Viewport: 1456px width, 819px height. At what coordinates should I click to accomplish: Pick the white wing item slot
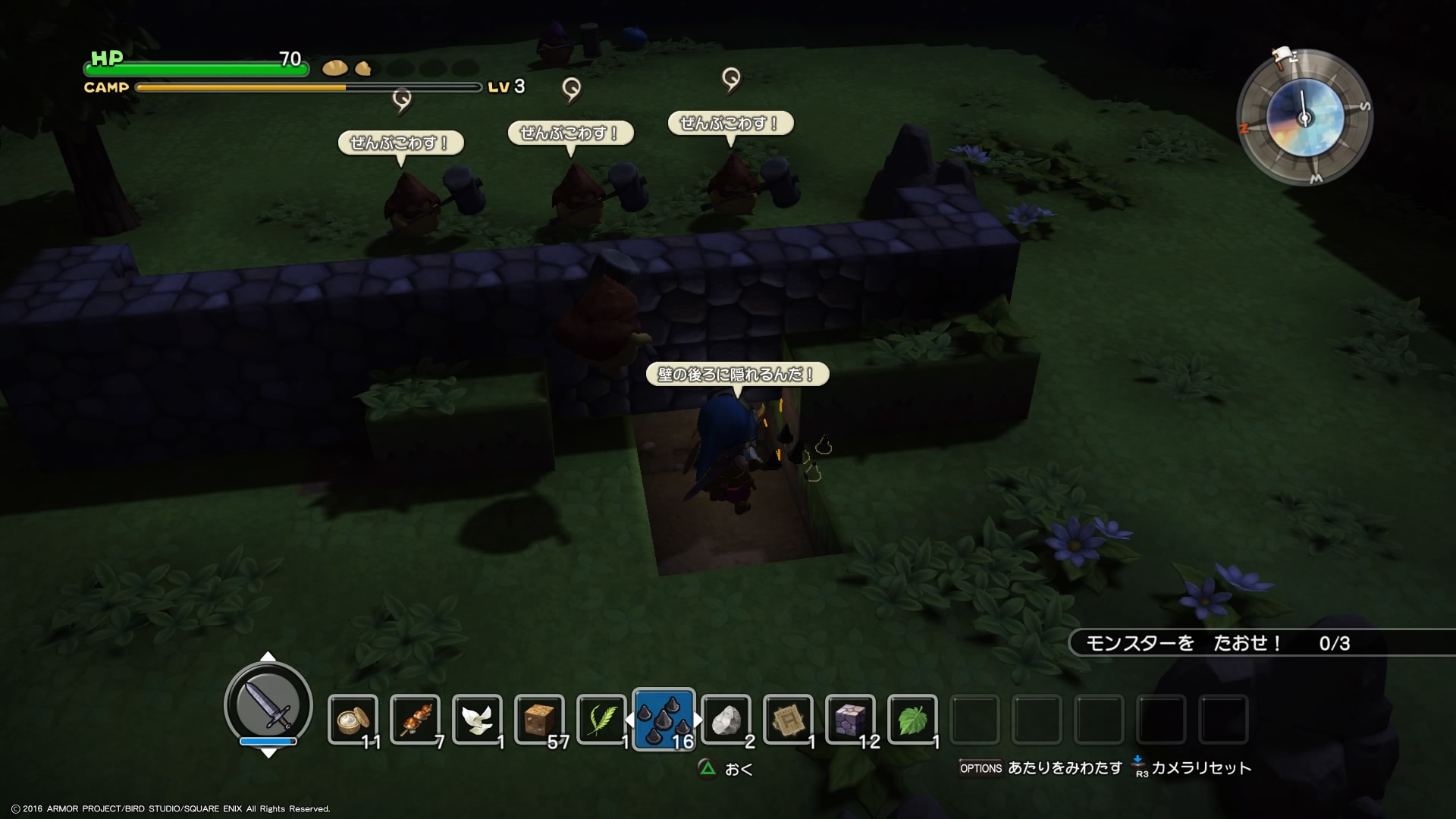coord(477,719)
